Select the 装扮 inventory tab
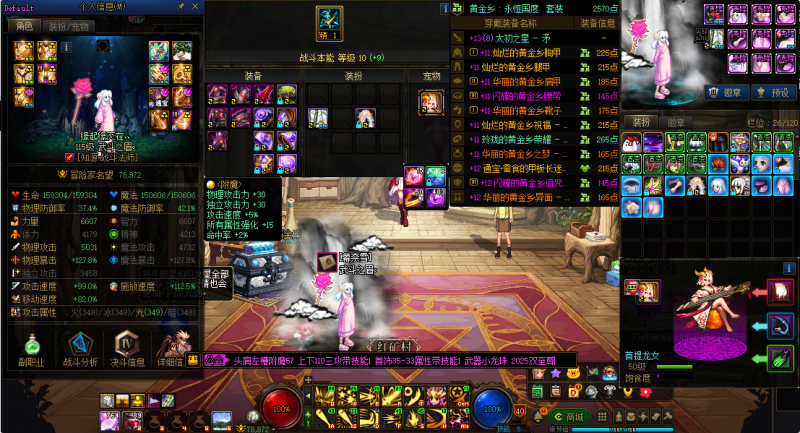Screen dimensions: 800x433 pos(641,122)
